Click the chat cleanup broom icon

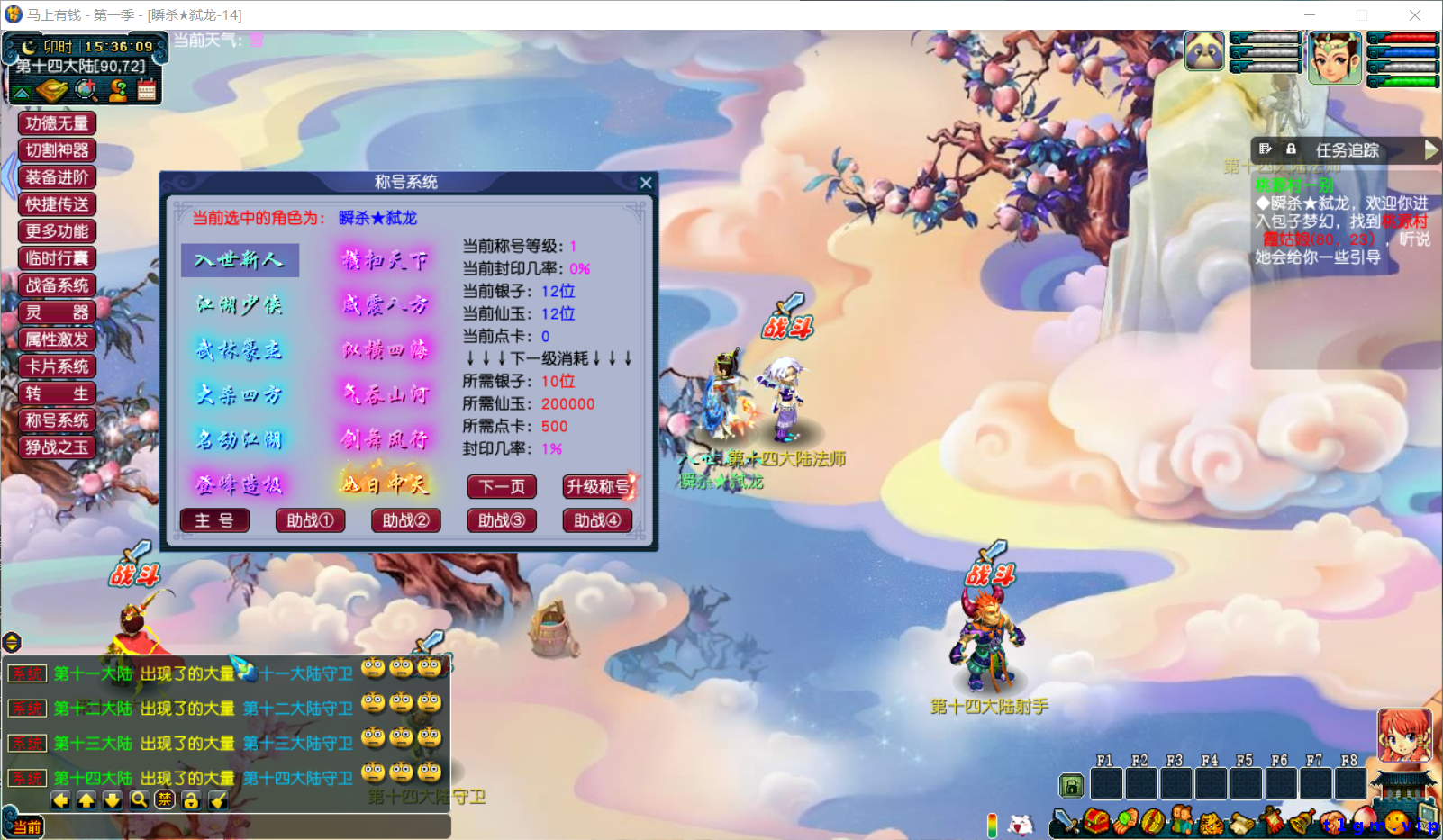pos(218,800)
